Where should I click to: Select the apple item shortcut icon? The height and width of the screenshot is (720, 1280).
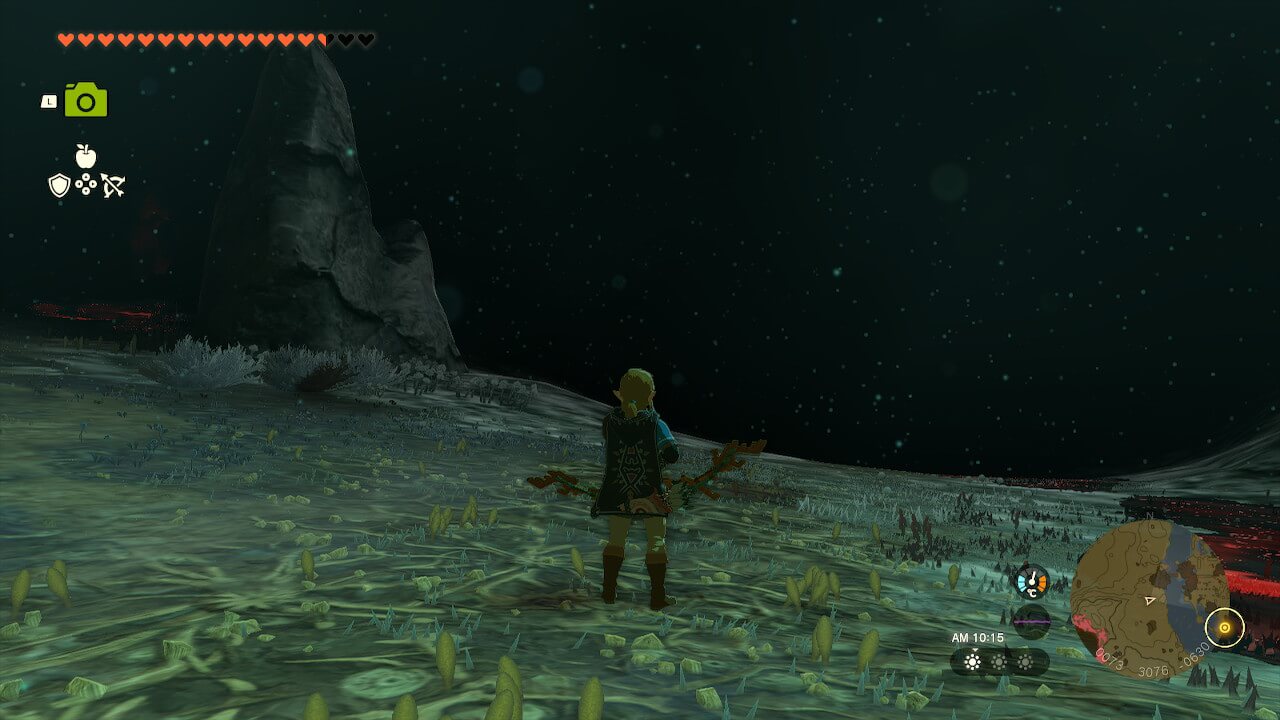(x=86, y=155)
